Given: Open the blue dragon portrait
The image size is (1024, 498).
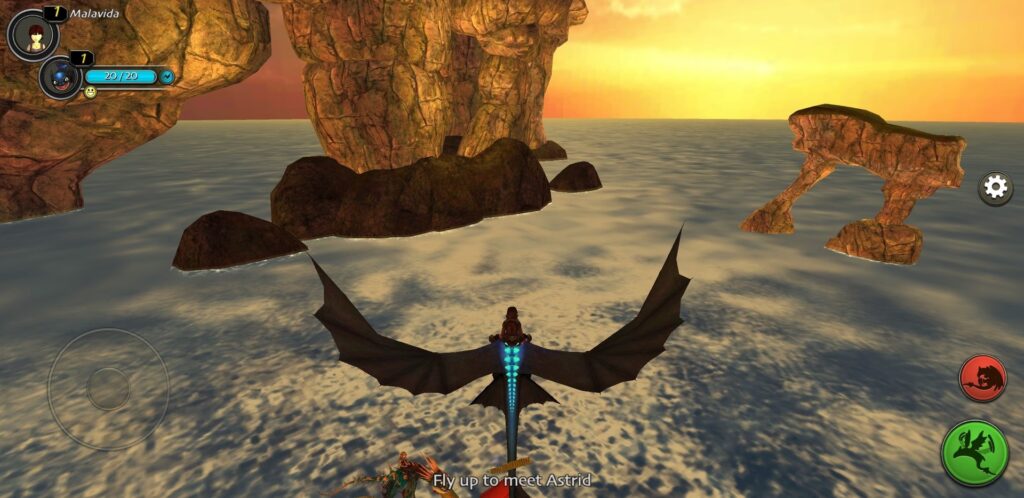Looking at the screenshot, I should point(60,77).
